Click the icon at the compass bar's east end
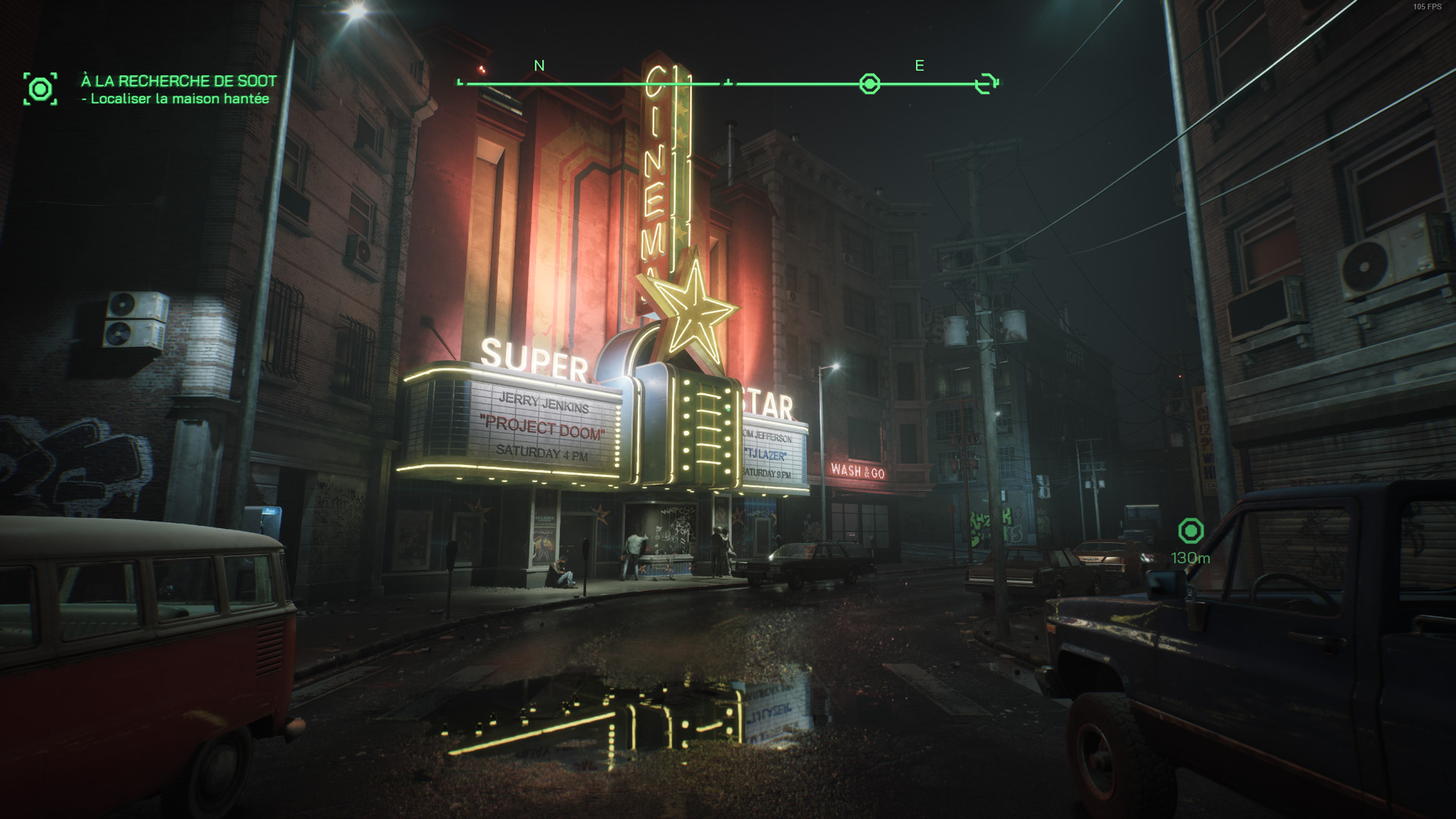Viewport: 1456px width, 819px height. click(986, 83)
